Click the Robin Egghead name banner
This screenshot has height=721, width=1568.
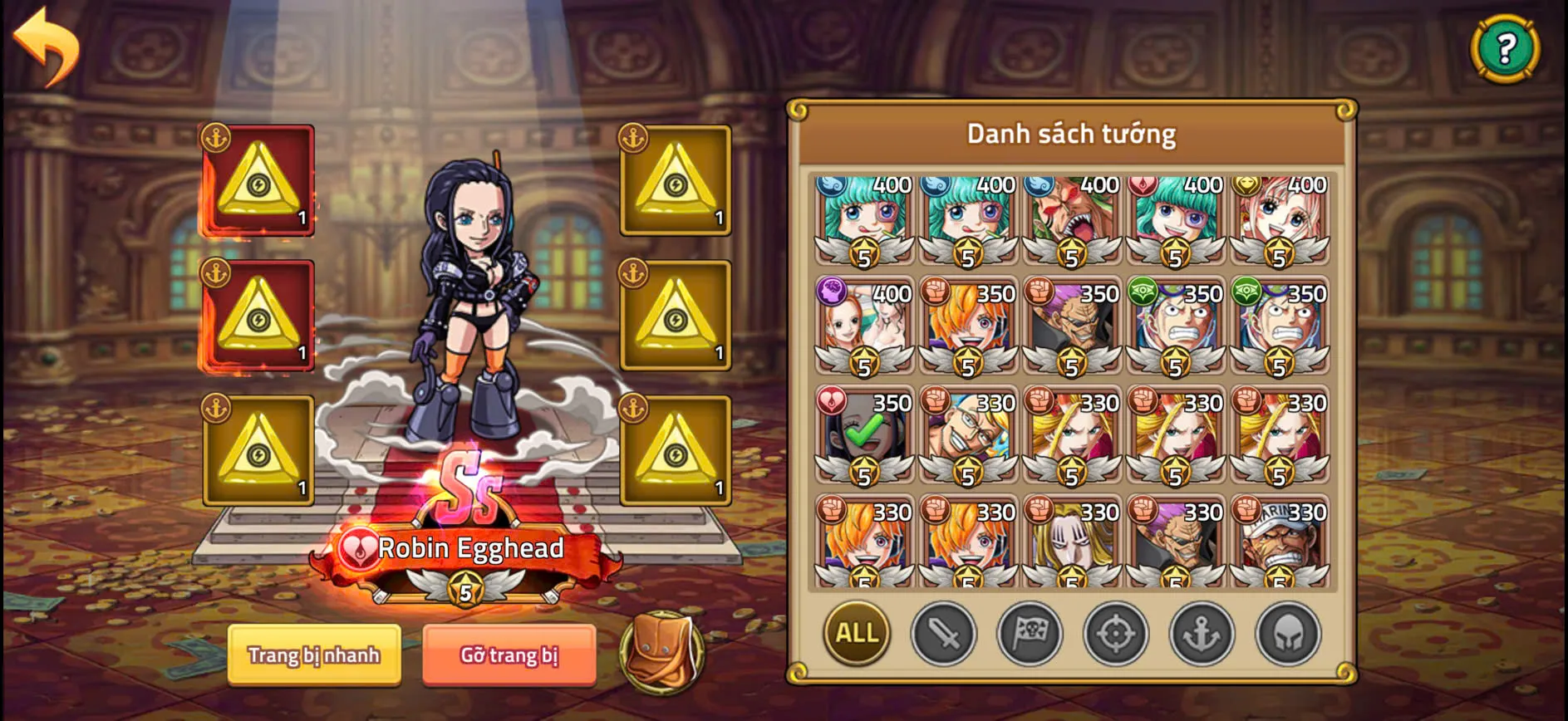click(469, 548)
